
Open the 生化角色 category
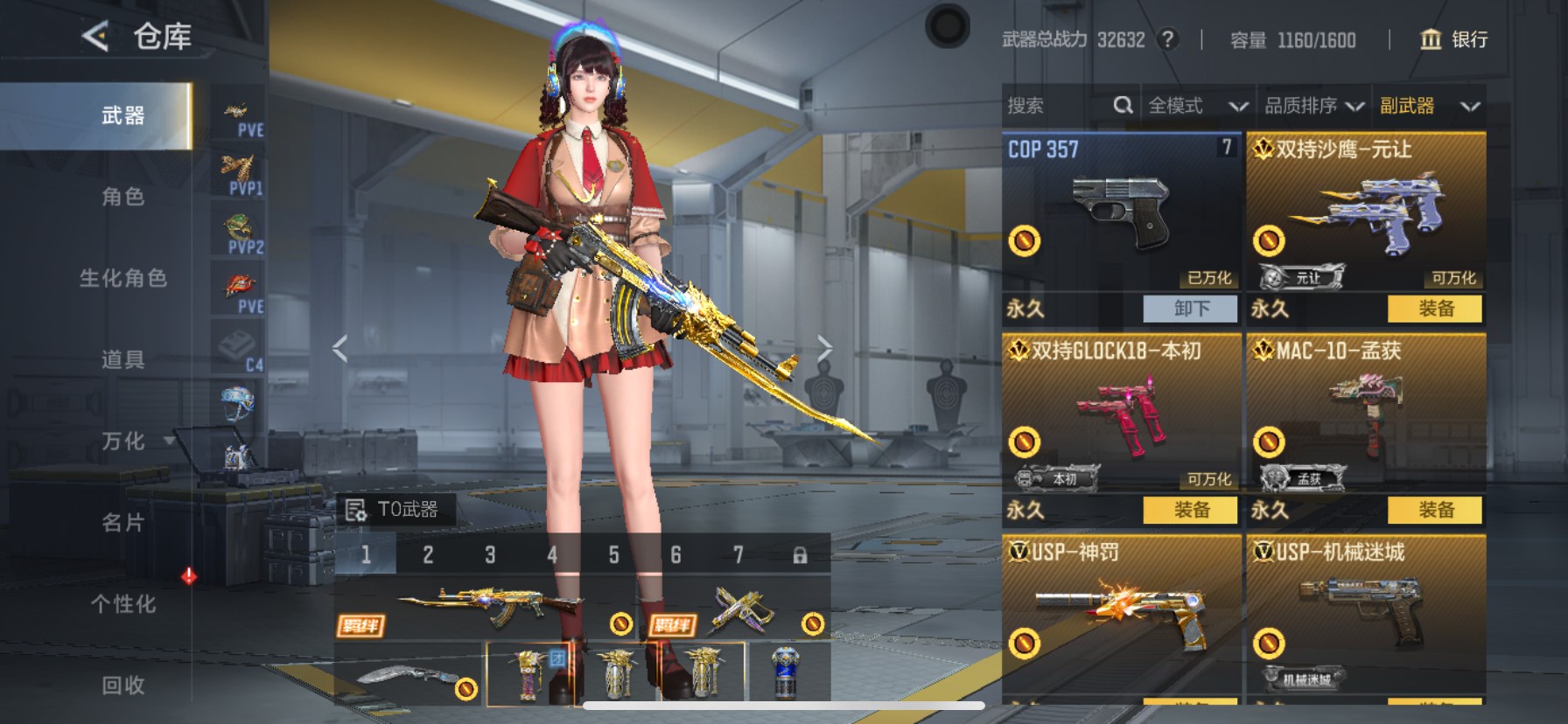pos(122,278)
